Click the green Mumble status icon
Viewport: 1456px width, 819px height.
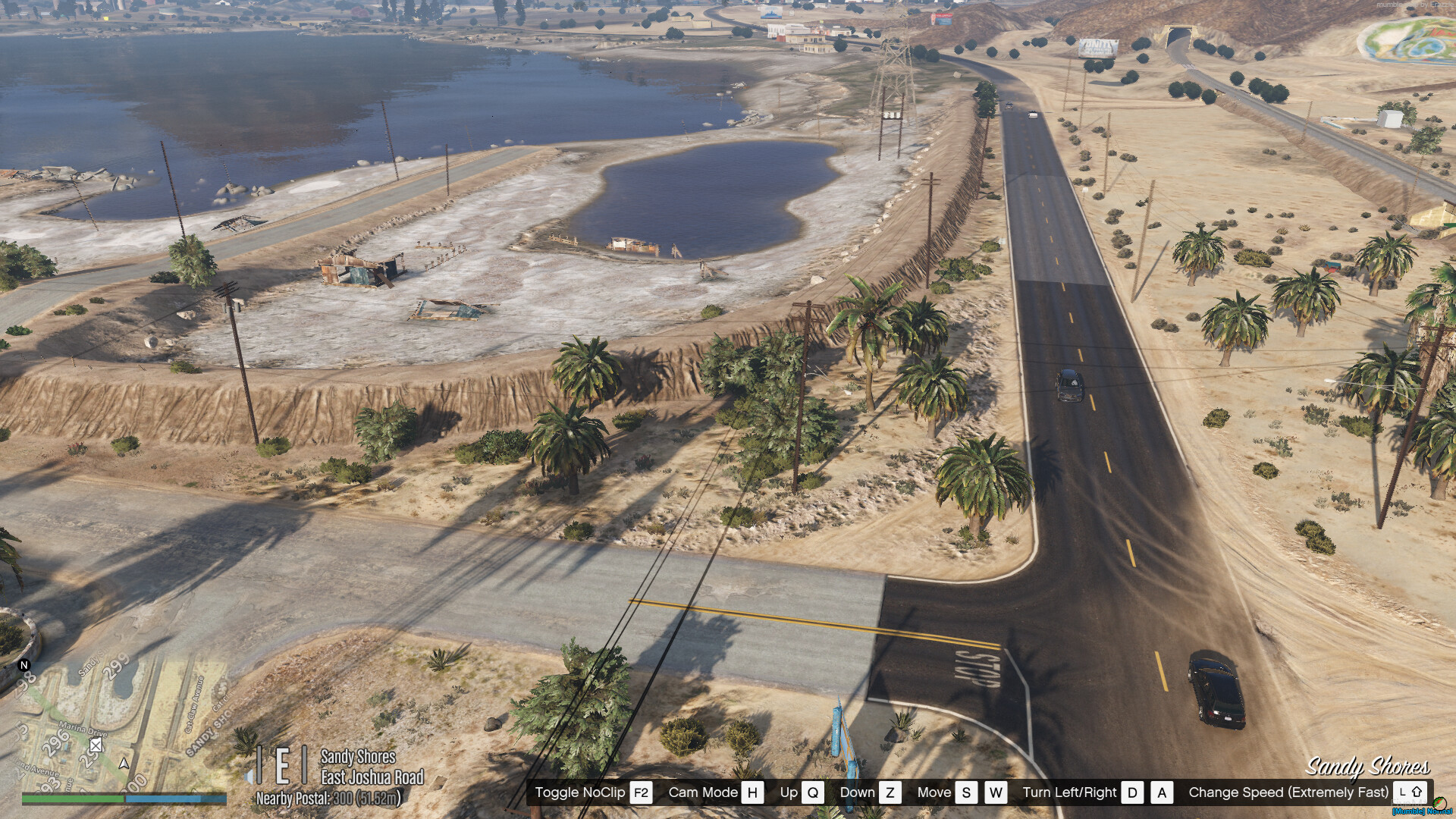coord(1440,803)
